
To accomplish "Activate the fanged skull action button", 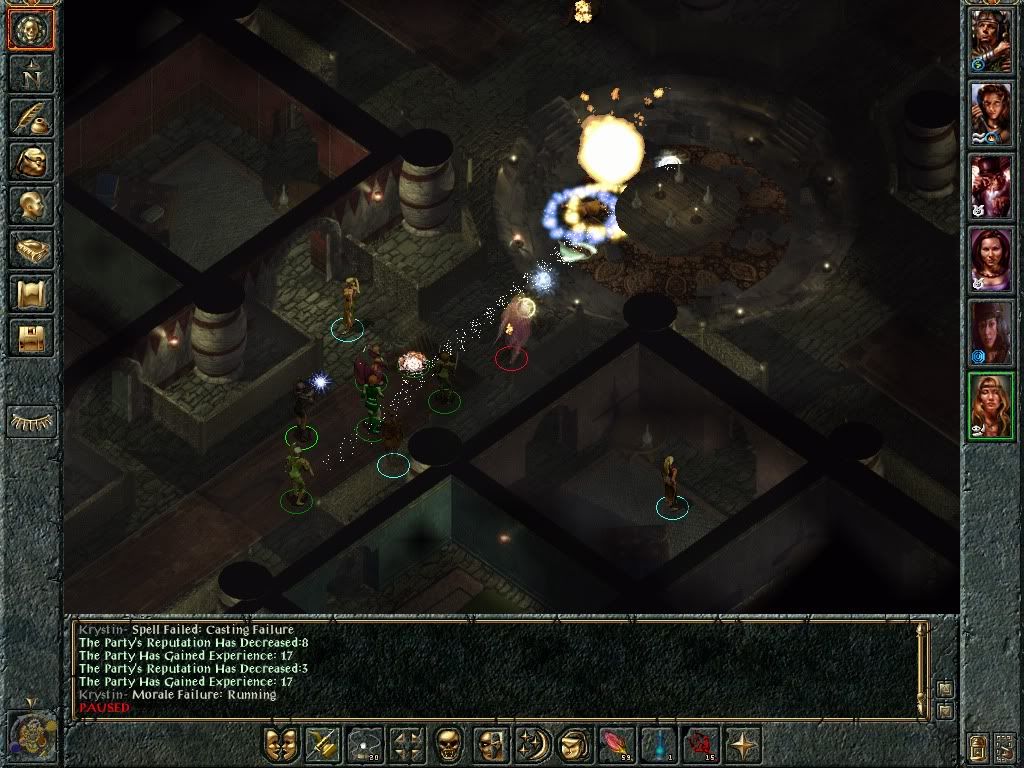I will click(x=449, y=744).
